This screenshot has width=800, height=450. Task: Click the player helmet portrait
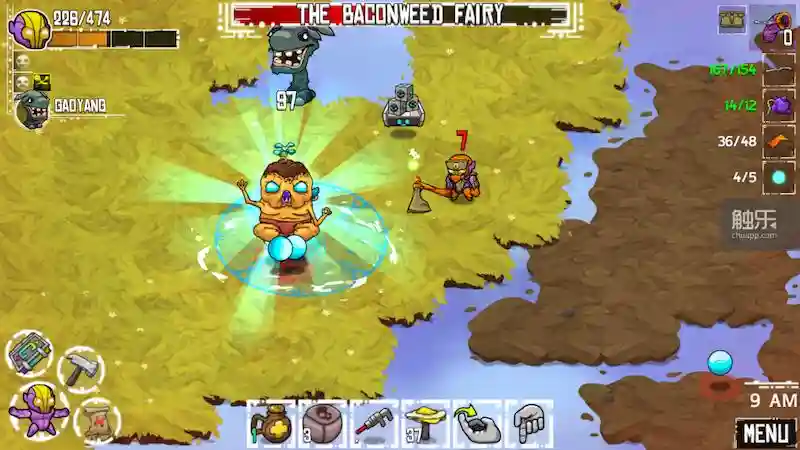[x=31, y=28]
